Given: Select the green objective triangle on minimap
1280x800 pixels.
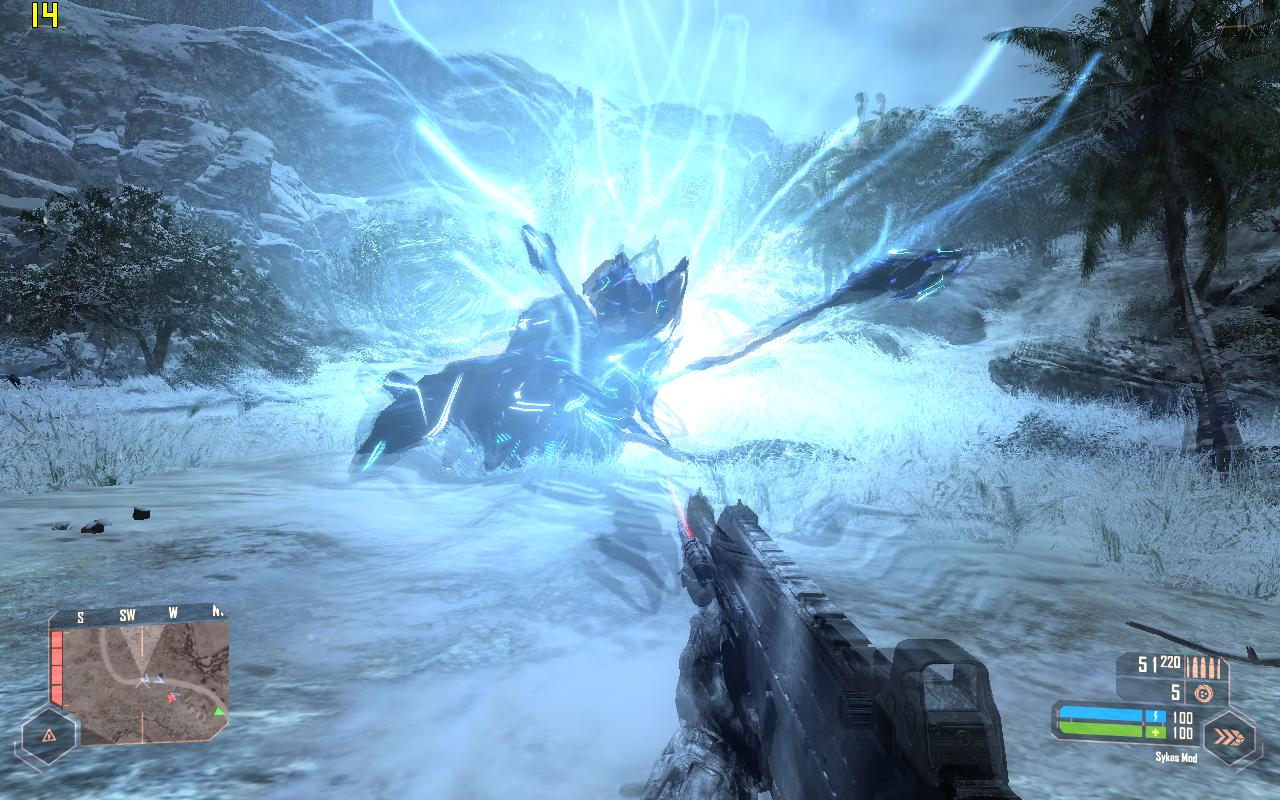Looking at the screenshot, I should (x=219, y=711).
